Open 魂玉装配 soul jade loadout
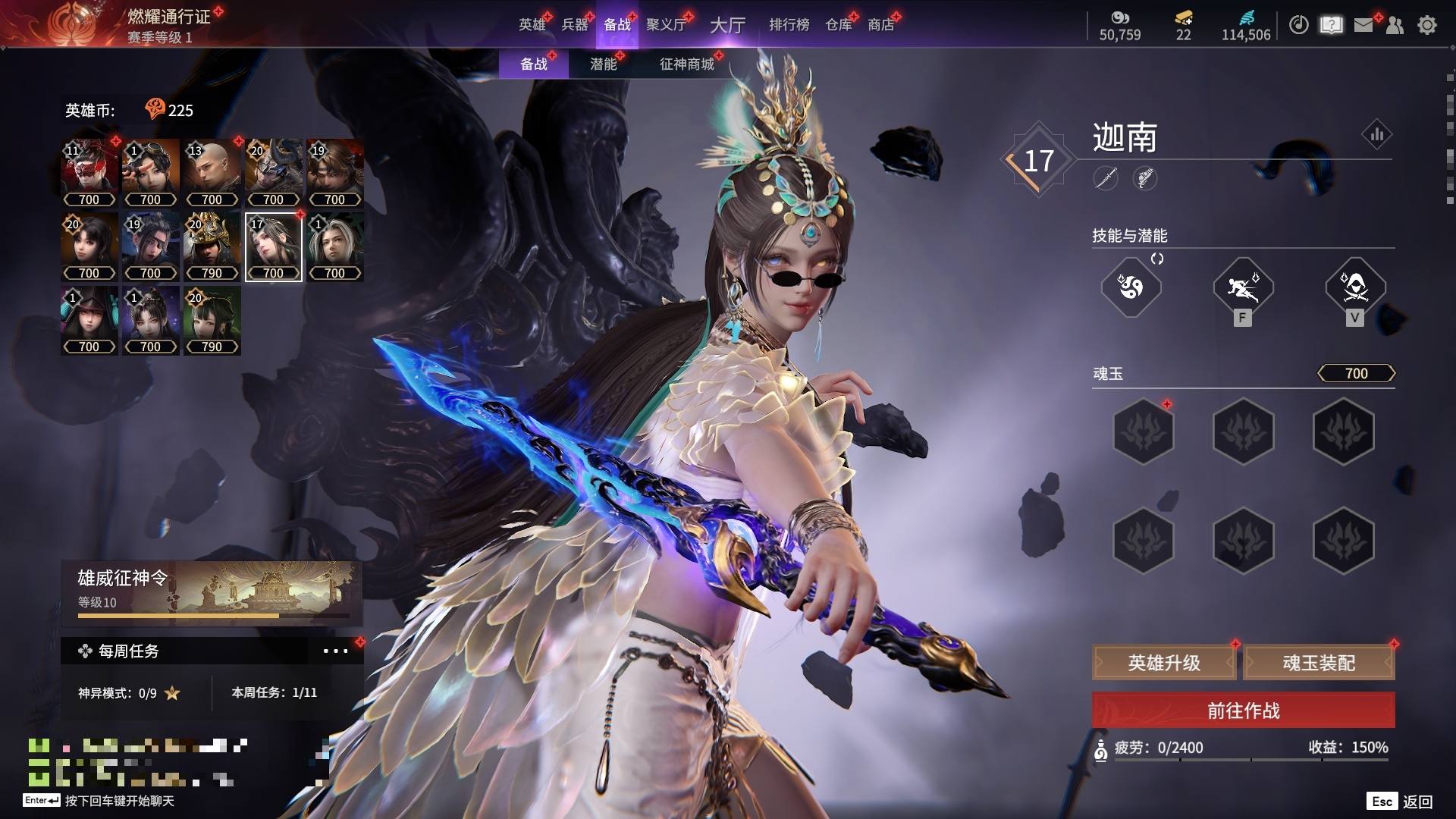1456x819 pixels. coord(1319,663)
